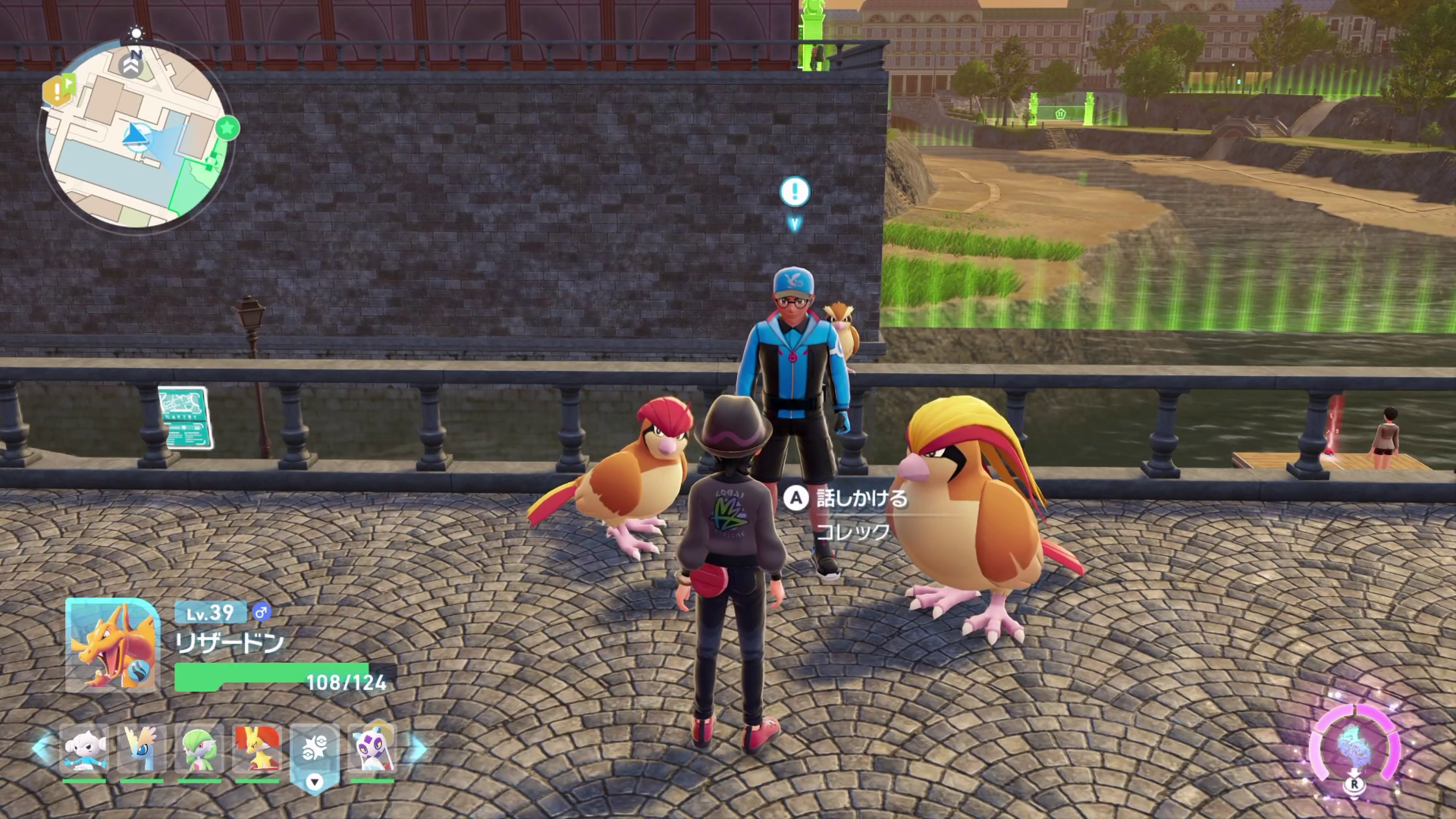
Task: Switch to the Meditite party slot
Action: coord(83,749)
